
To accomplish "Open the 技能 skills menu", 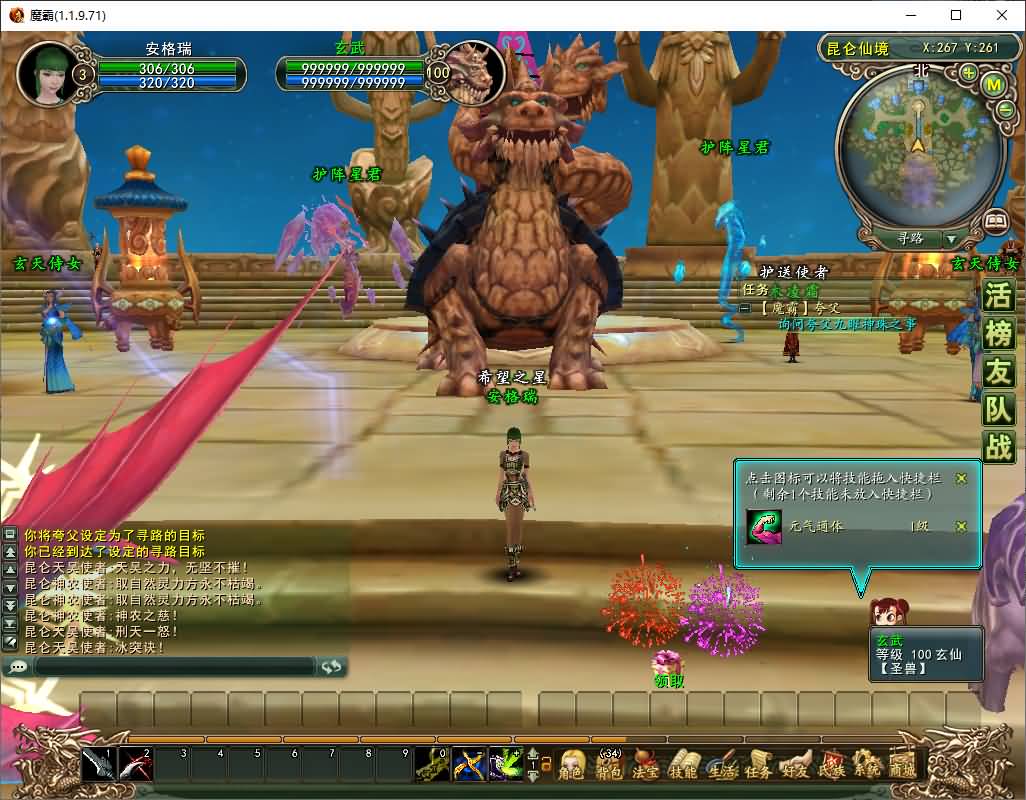I will 682,765.
